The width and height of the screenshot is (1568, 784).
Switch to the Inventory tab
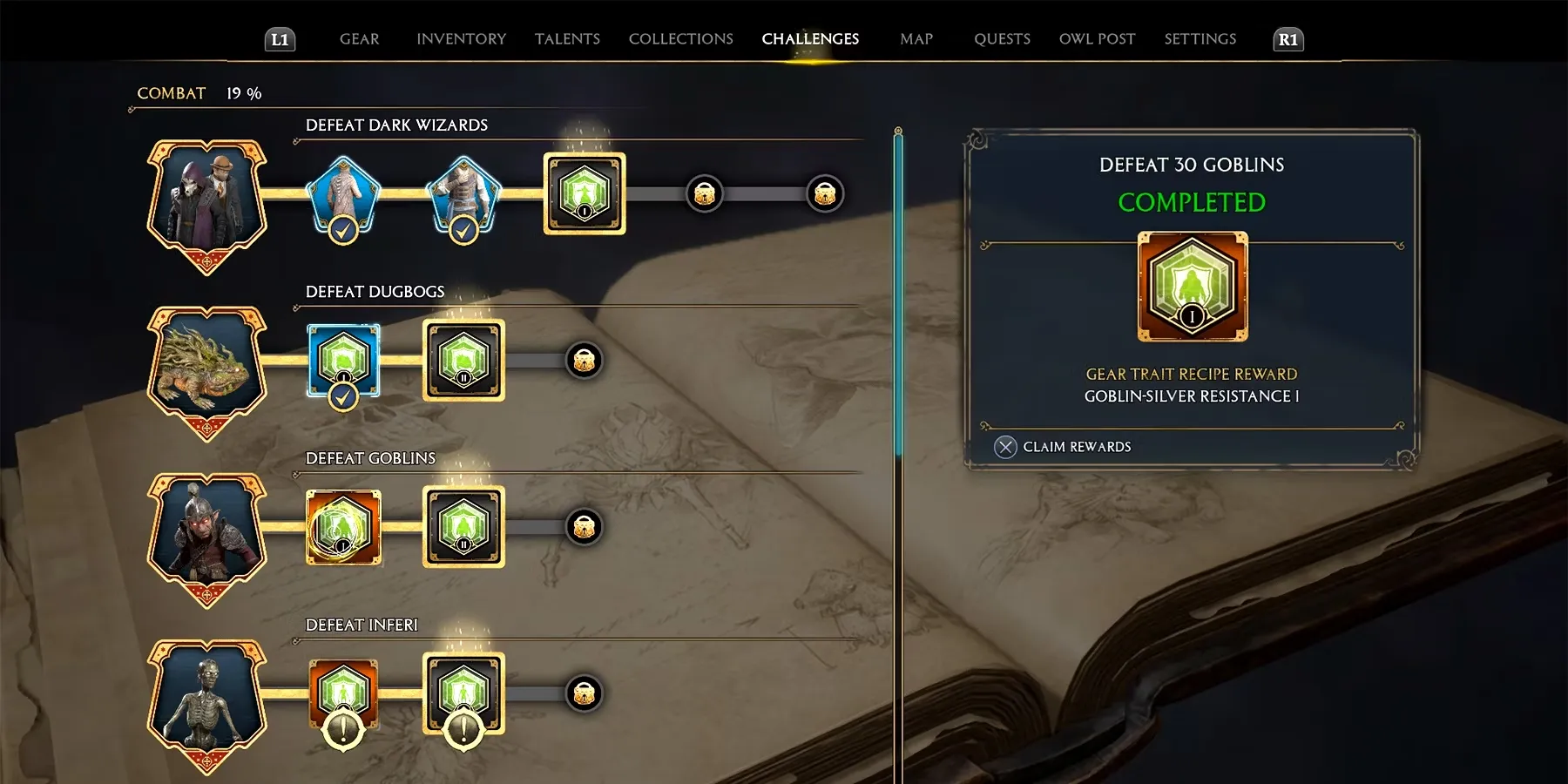tap(461, 39)
